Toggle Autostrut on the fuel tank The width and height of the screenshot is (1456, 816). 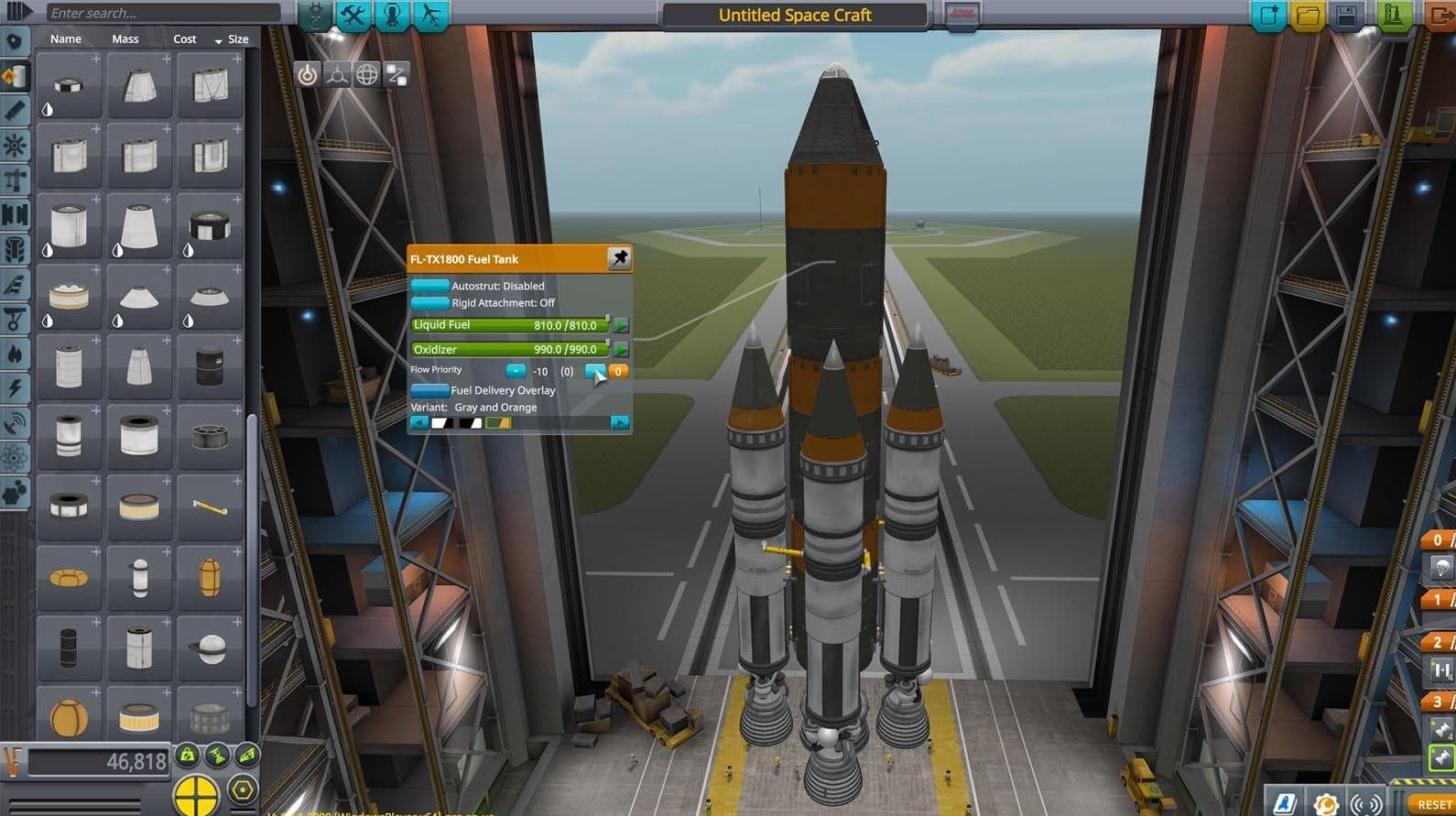429,286
